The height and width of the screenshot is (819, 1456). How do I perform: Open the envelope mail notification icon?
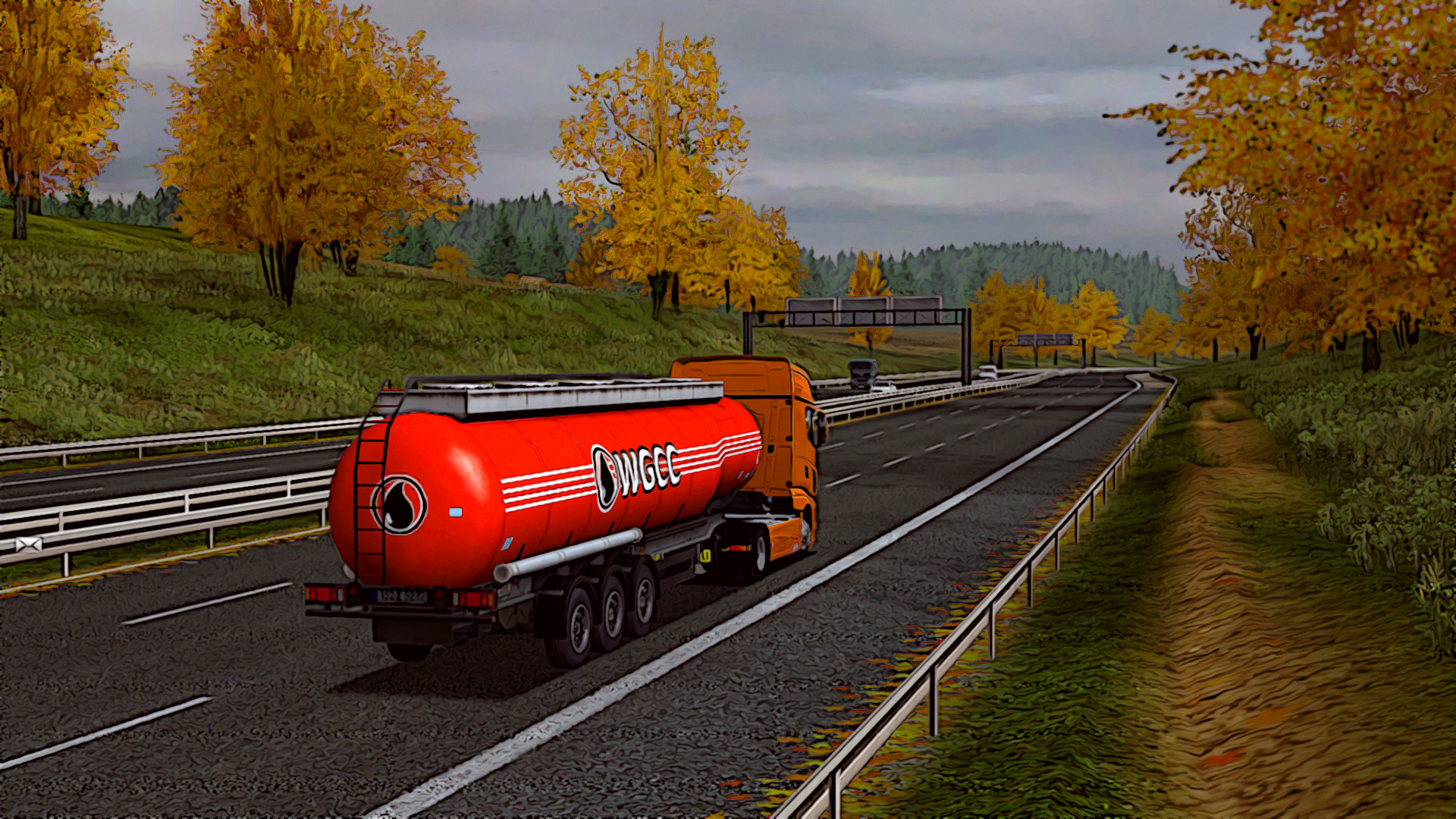pos(28,544)
